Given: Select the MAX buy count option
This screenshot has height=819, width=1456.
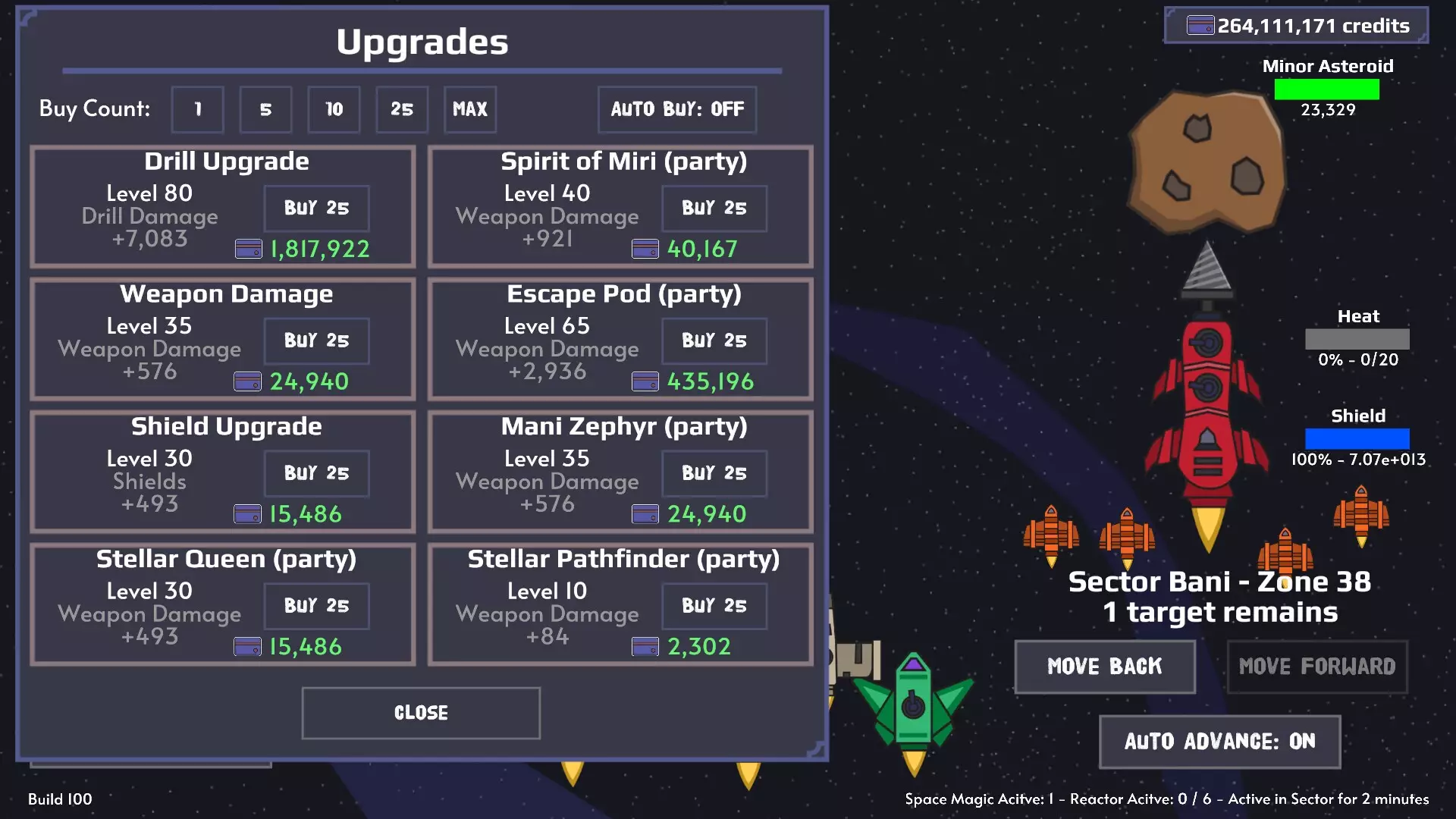Looking at the screenshot, I should 470,109.
